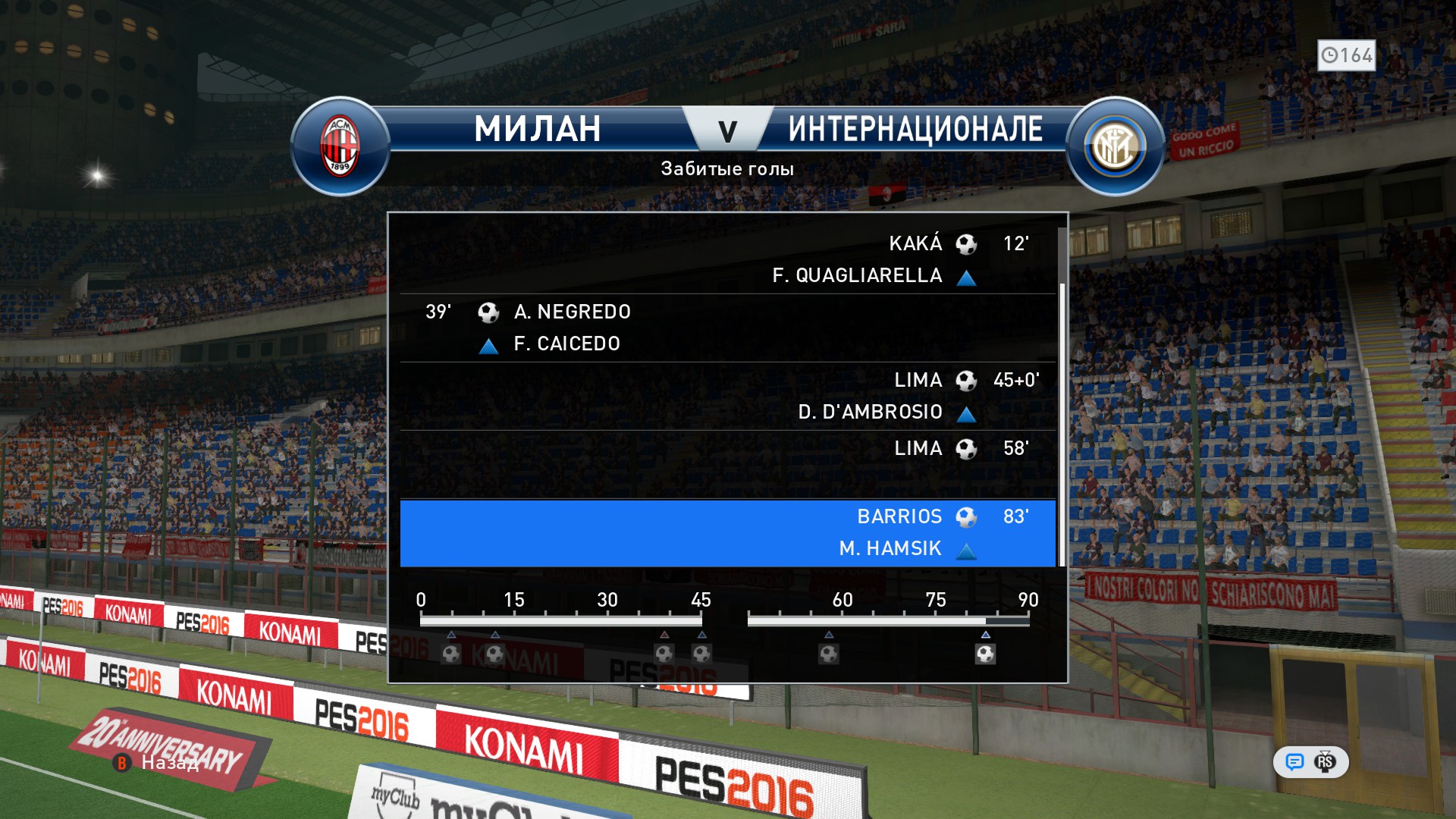Select the highlighted Barrios 83' goal
The image size is (1456, 819).
[728, 532]
